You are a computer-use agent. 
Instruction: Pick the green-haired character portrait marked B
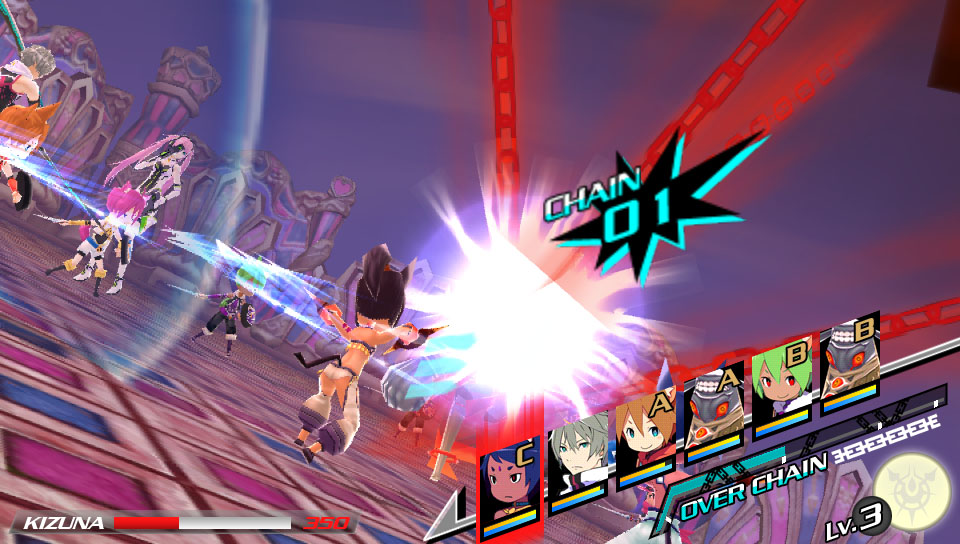(x=779, y=388)
